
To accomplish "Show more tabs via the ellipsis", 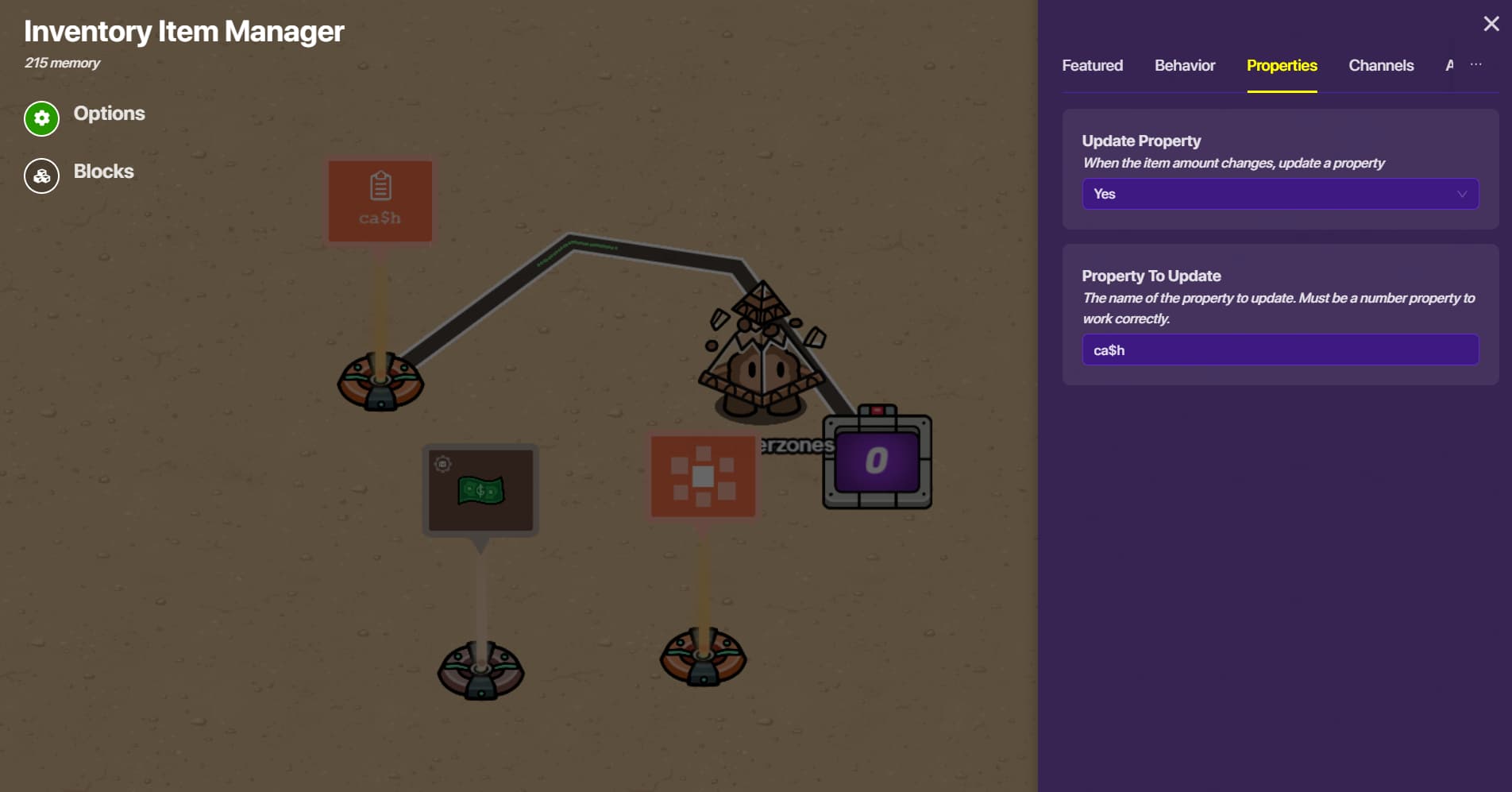I will (x=1475, y=64).
